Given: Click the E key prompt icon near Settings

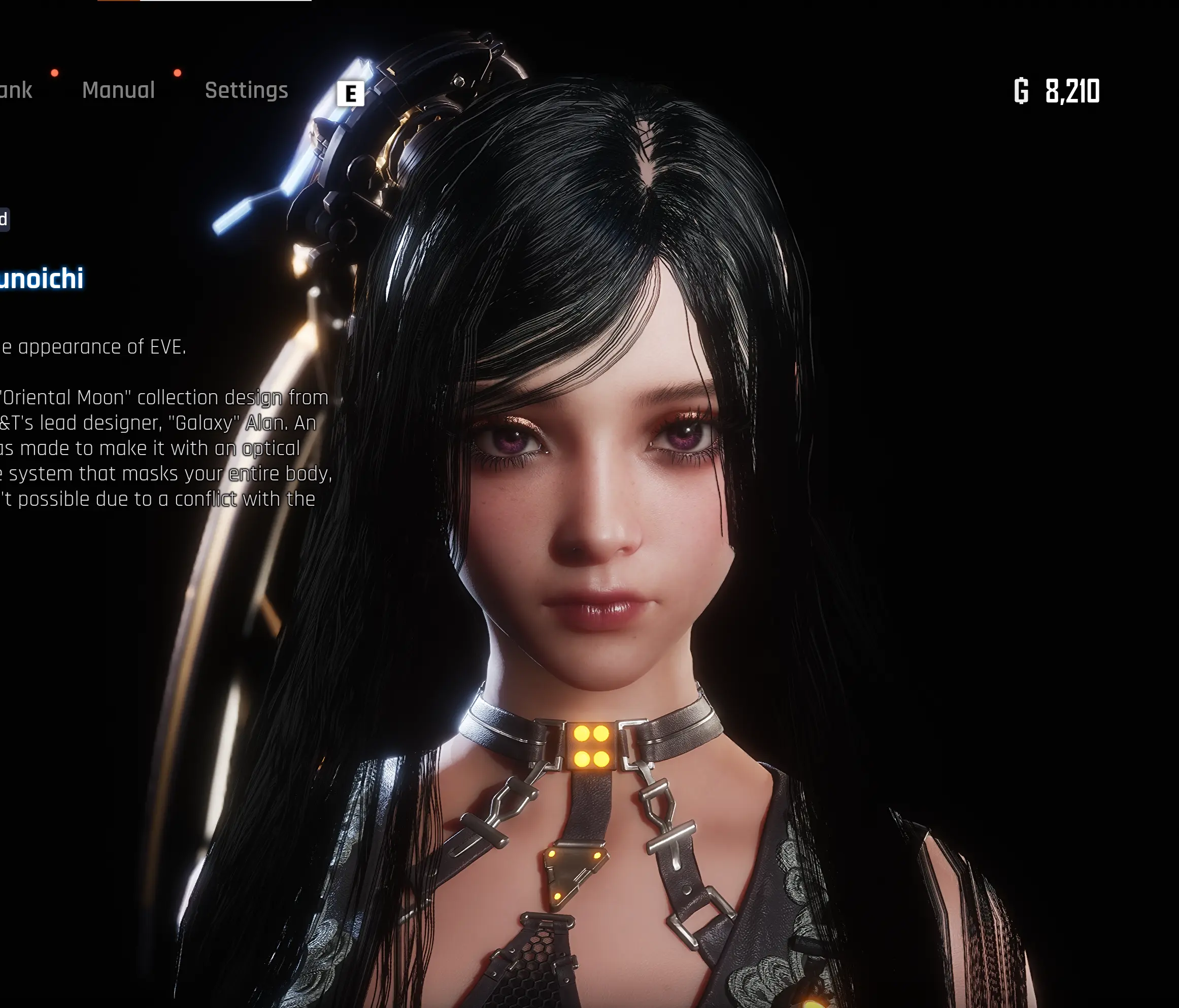Looking at the screenshot, I should pos(352,94).
